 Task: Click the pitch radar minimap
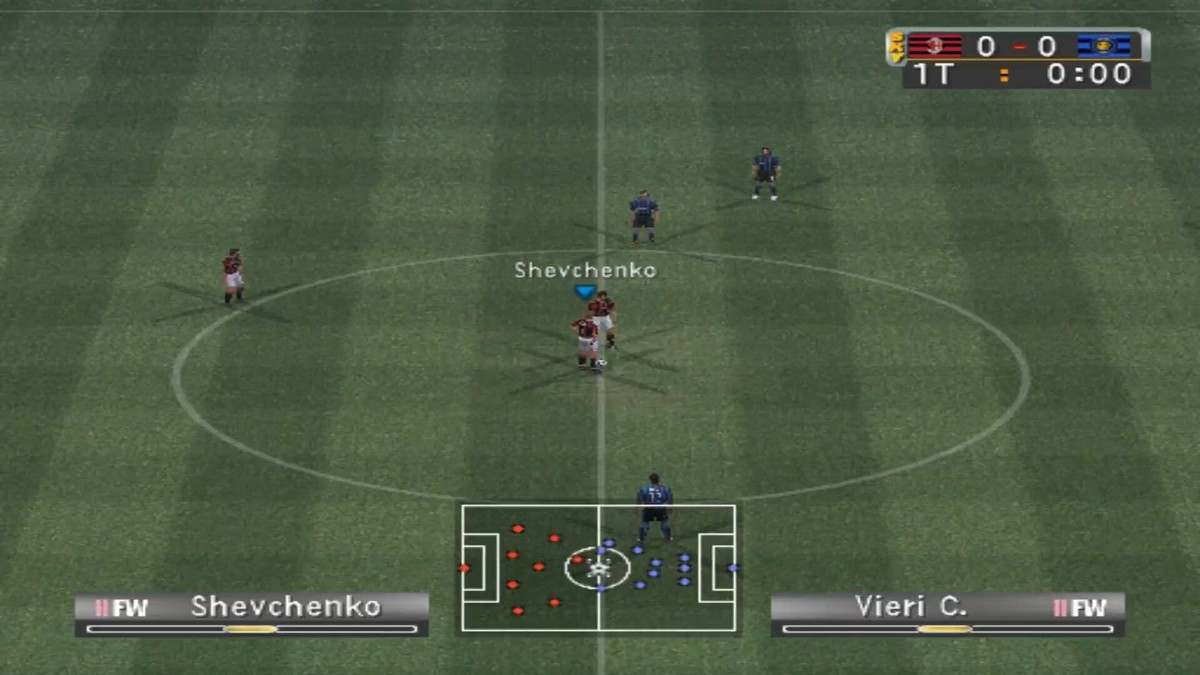598,568
